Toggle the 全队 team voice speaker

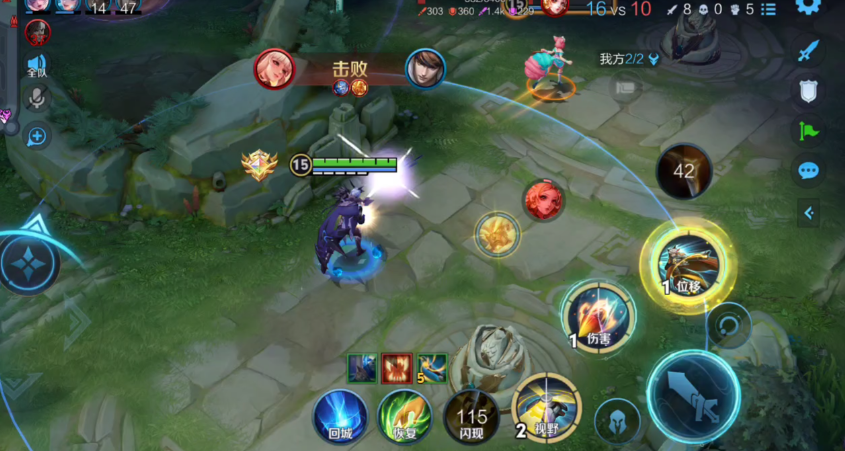point(37,65)
